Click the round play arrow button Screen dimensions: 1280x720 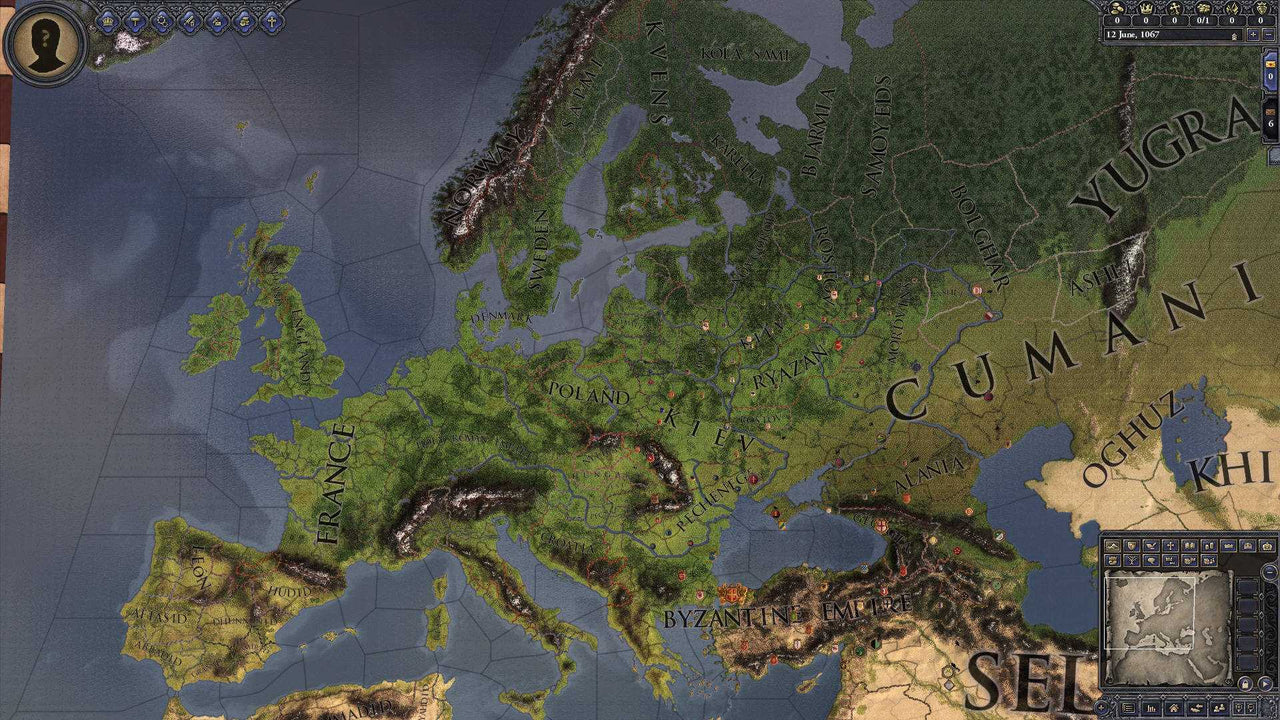[x=1265, y=684]
